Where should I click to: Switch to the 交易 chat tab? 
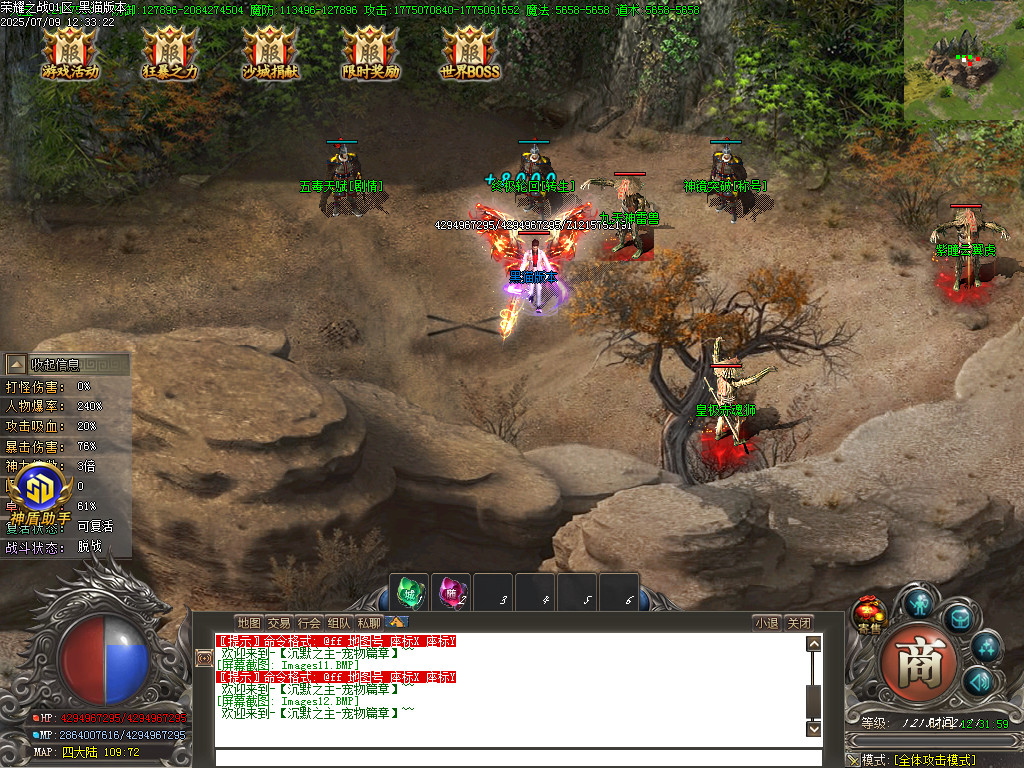(279, 622)
